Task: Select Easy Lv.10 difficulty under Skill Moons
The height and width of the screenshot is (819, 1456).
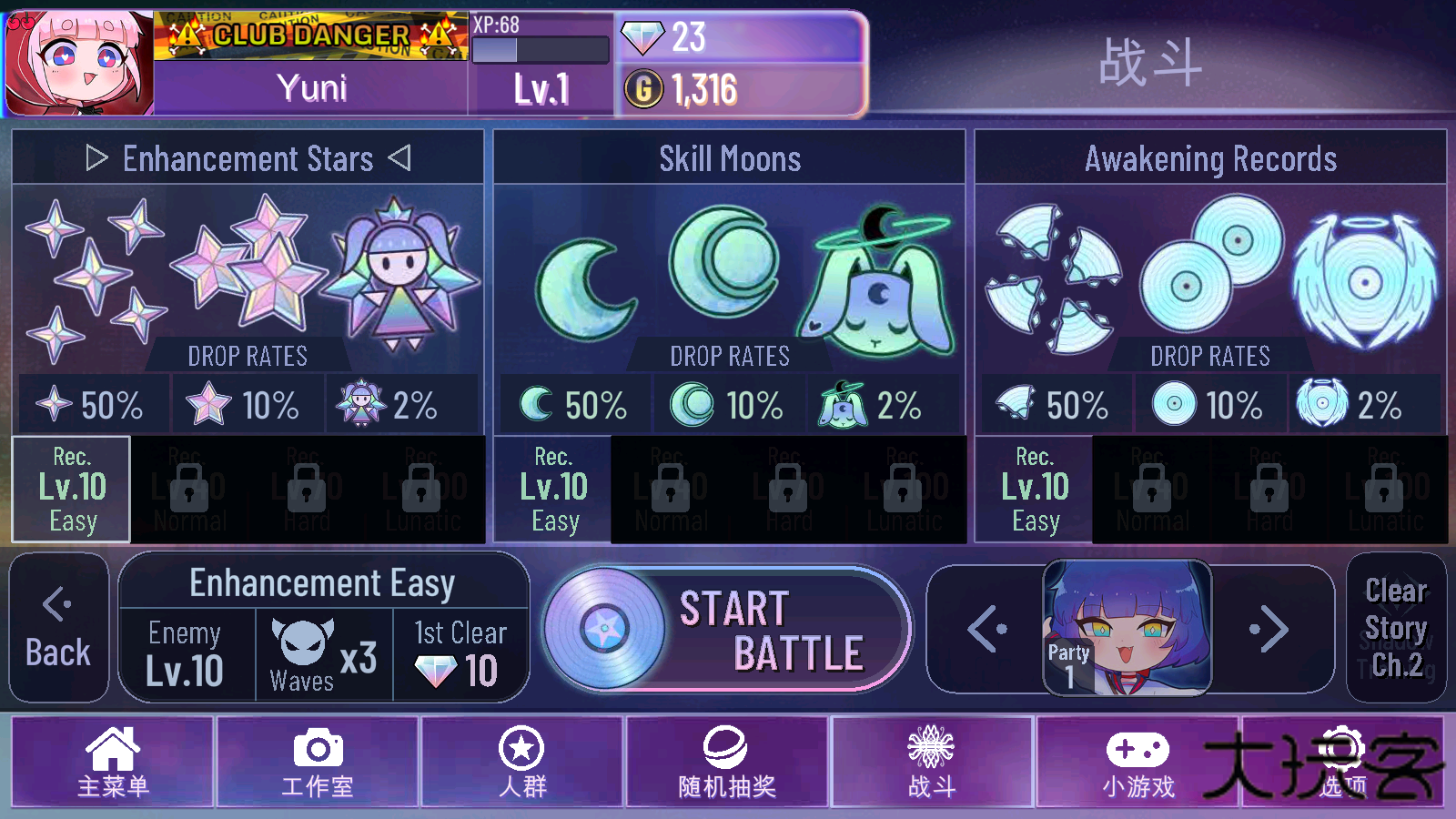Action: click(x=554, y=489)
